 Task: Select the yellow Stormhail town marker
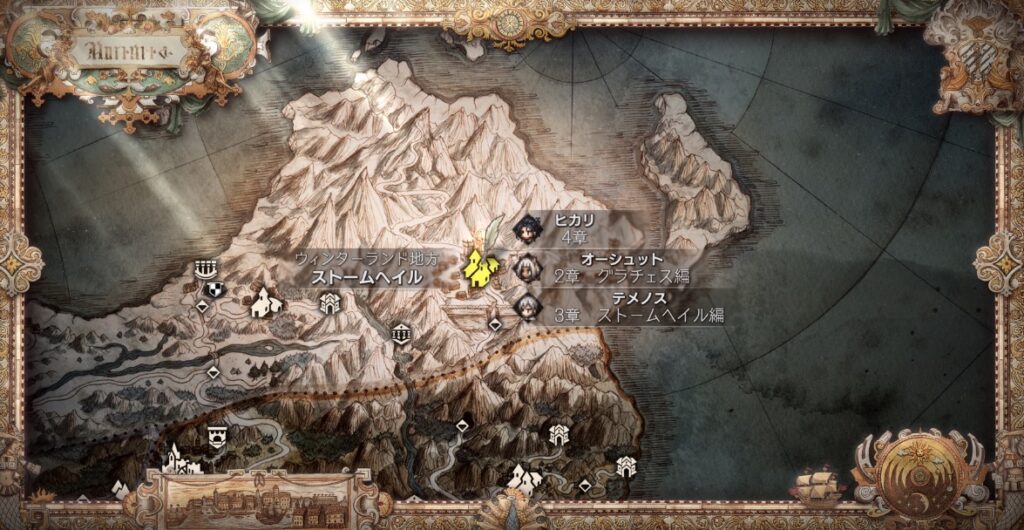pos(481,267)
